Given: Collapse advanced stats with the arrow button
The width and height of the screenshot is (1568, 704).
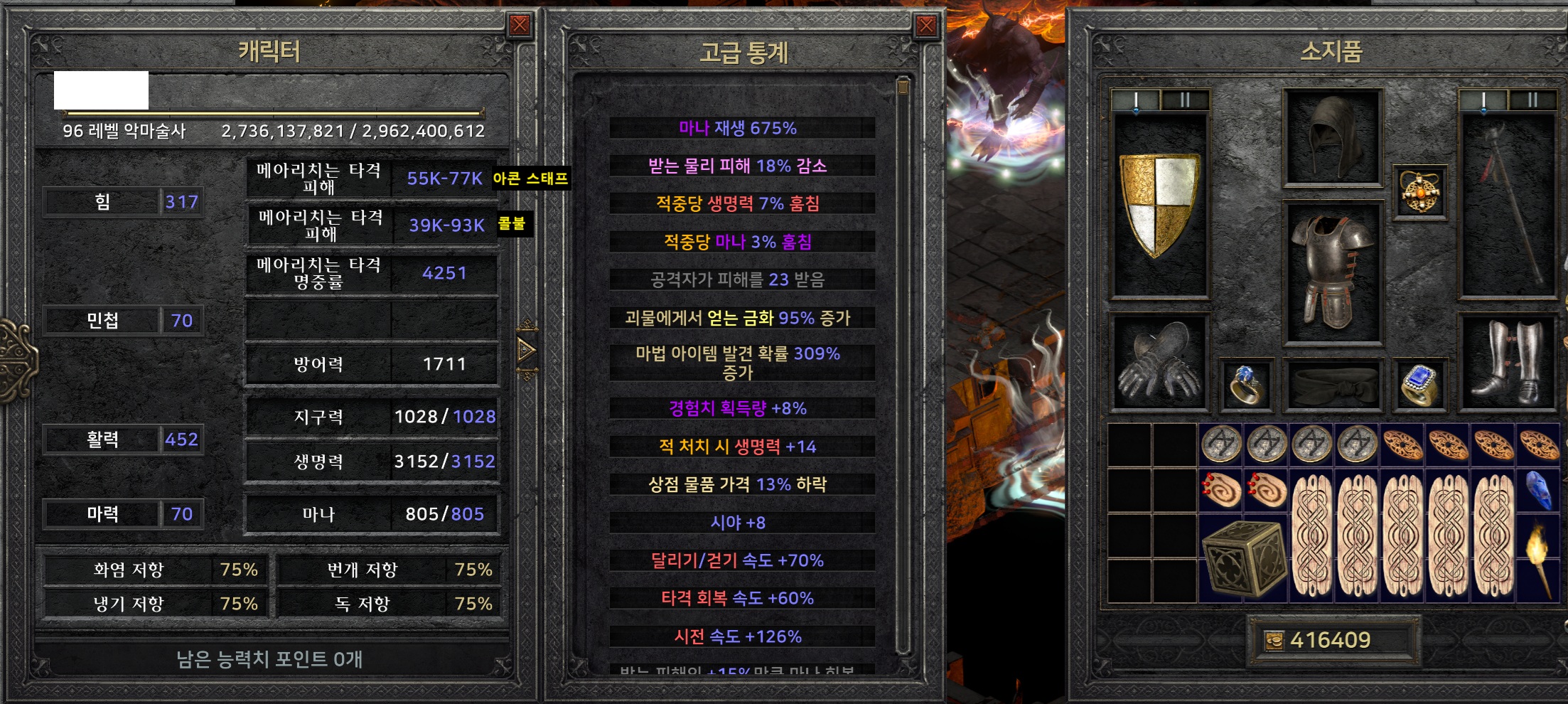Looking at the screenshot, I should click(x=527, y=350).
